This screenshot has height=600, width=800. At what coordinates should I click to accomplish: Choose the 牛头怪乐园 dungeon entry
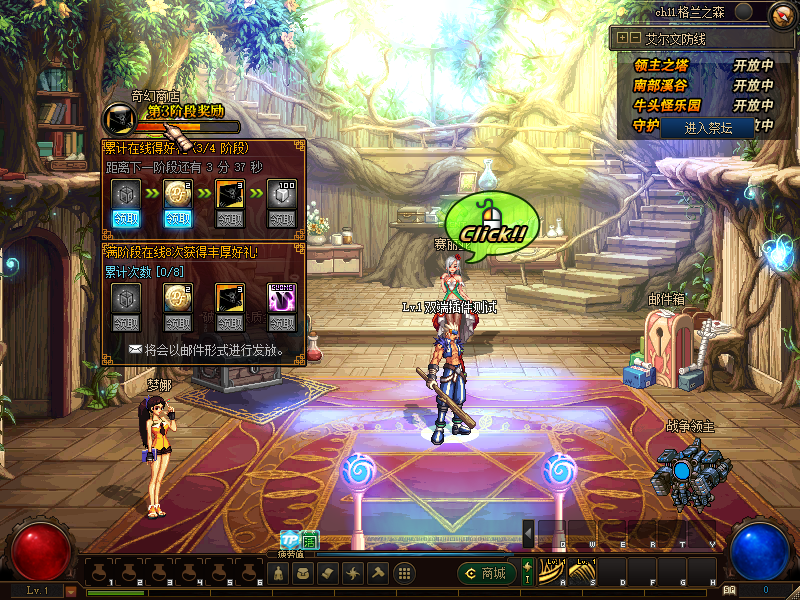[x=667, y=105]
